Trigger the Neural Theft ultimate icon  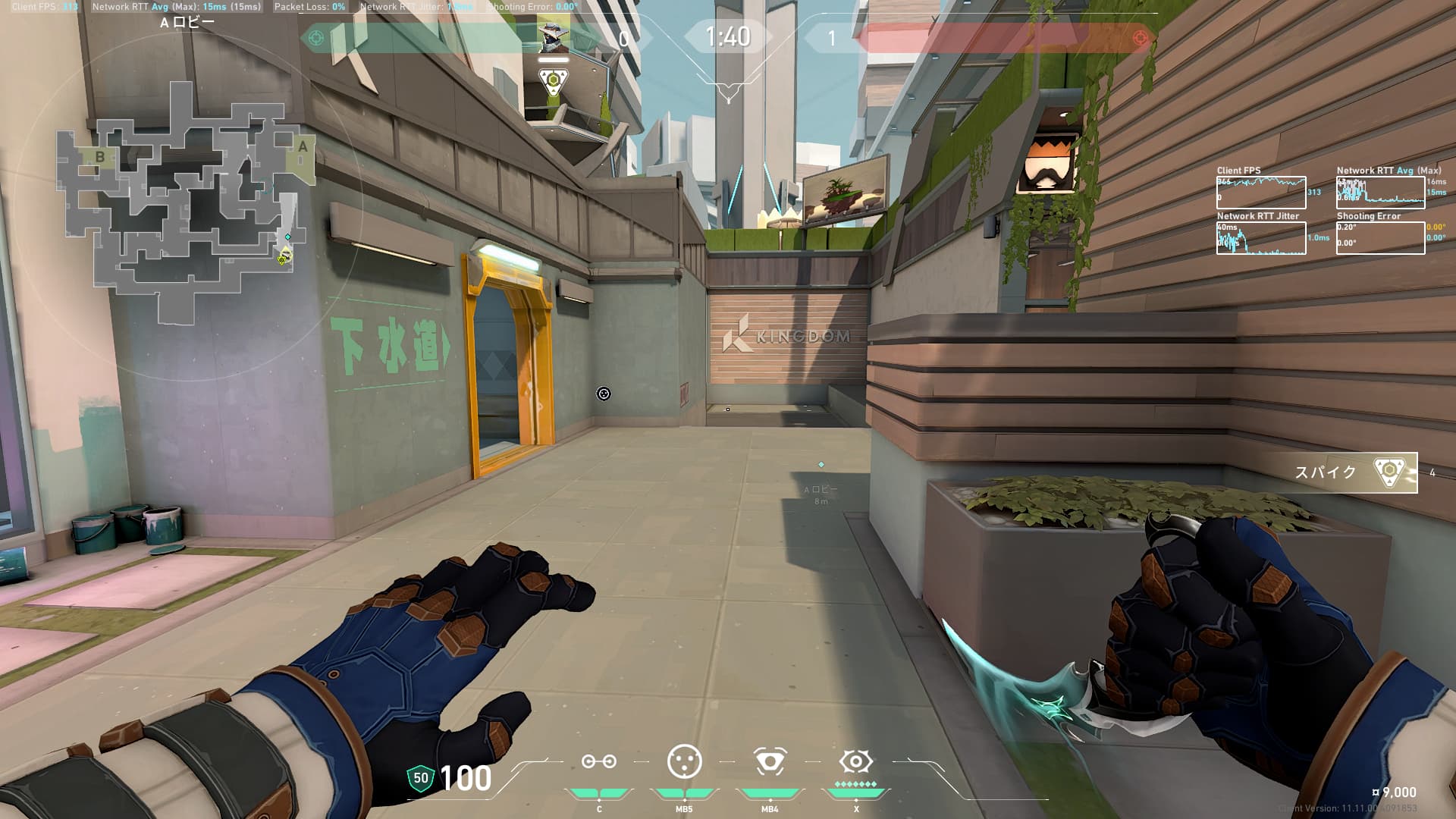point(856,761)
